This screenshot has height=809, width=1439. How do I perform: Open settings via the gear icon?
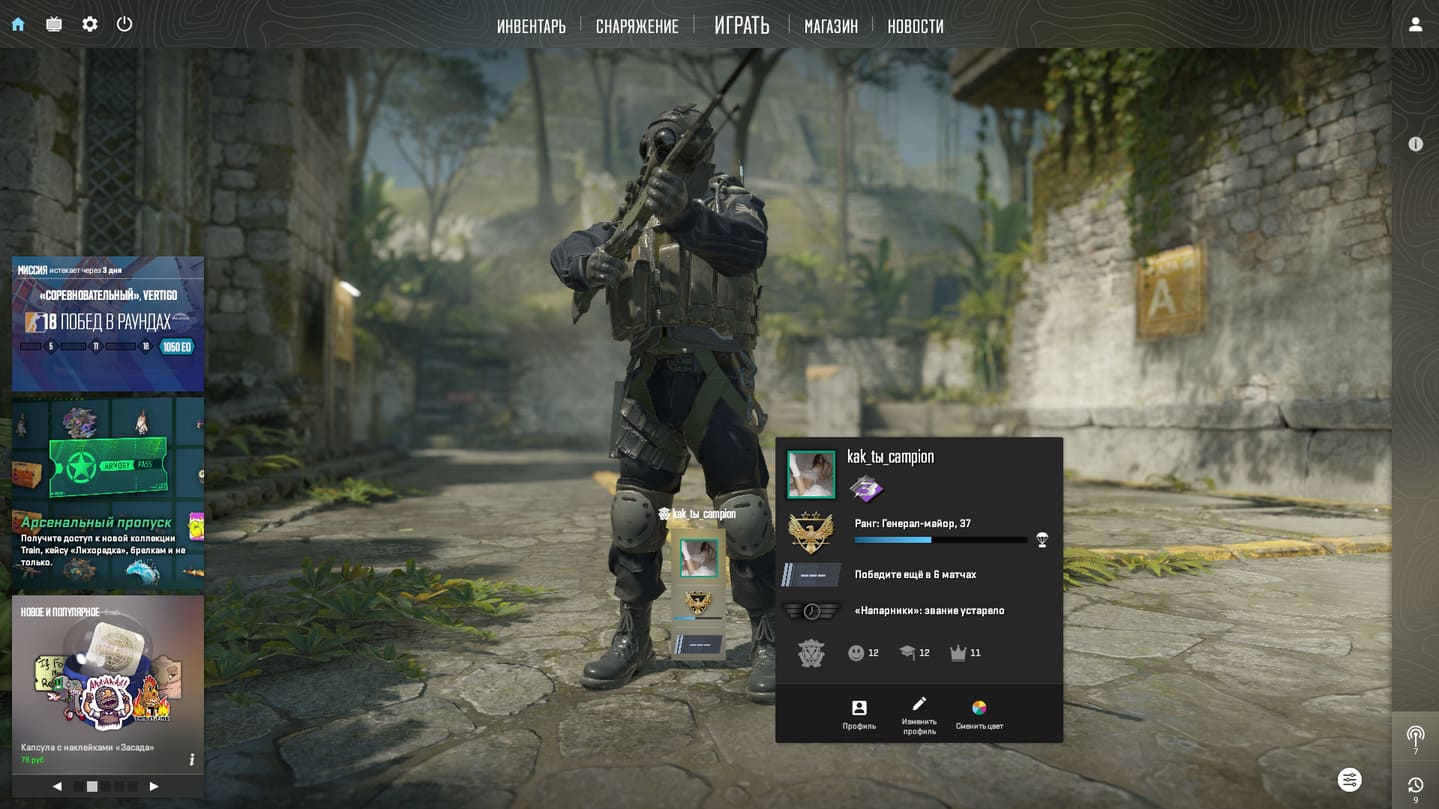90,24
